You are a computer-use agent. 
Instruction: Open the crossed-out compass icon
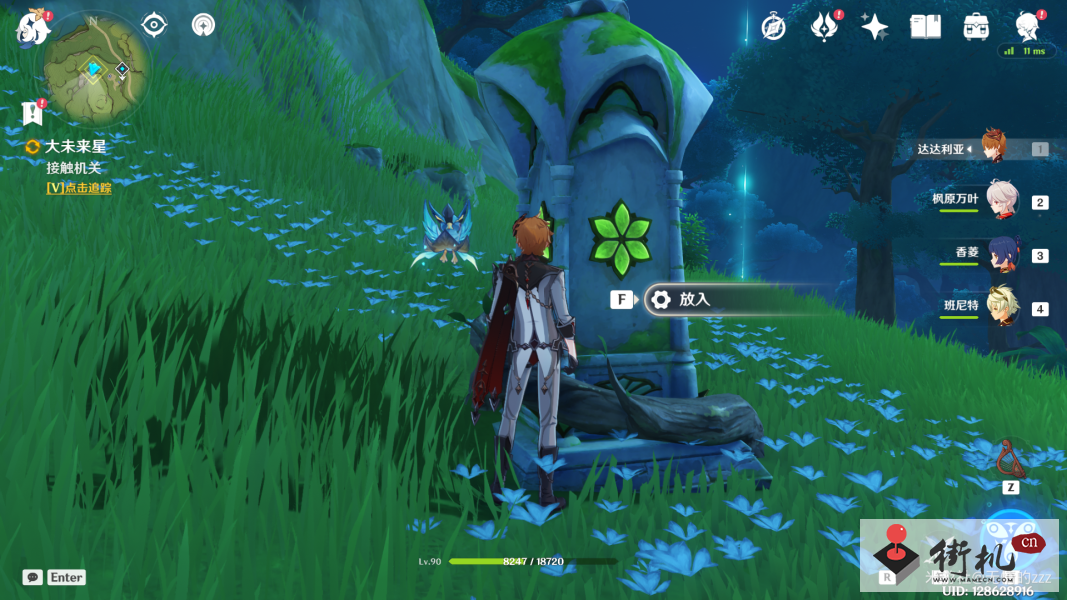point(773,27)
